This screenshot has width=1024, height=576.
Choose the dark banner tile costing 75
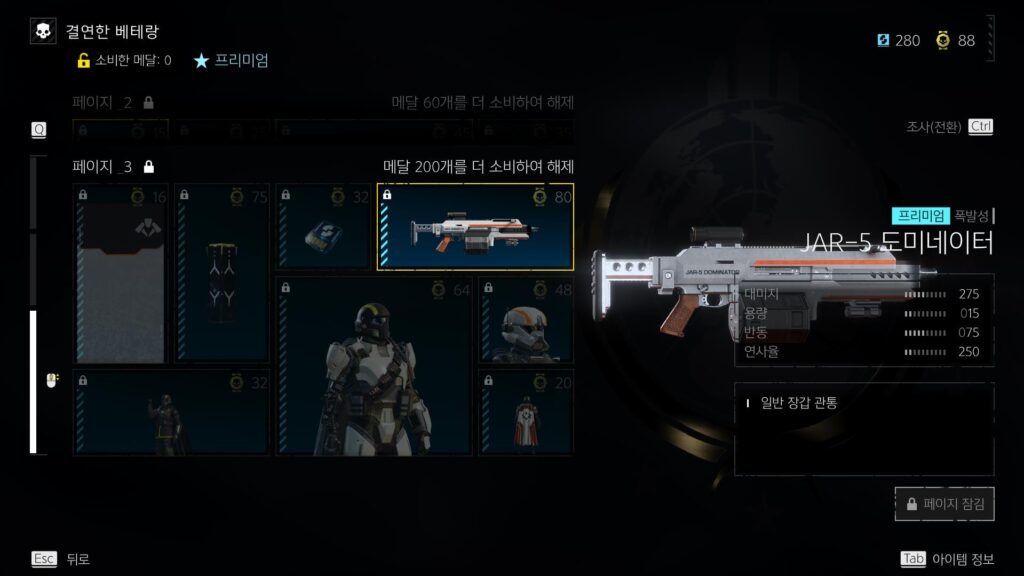tap(222, 272)
